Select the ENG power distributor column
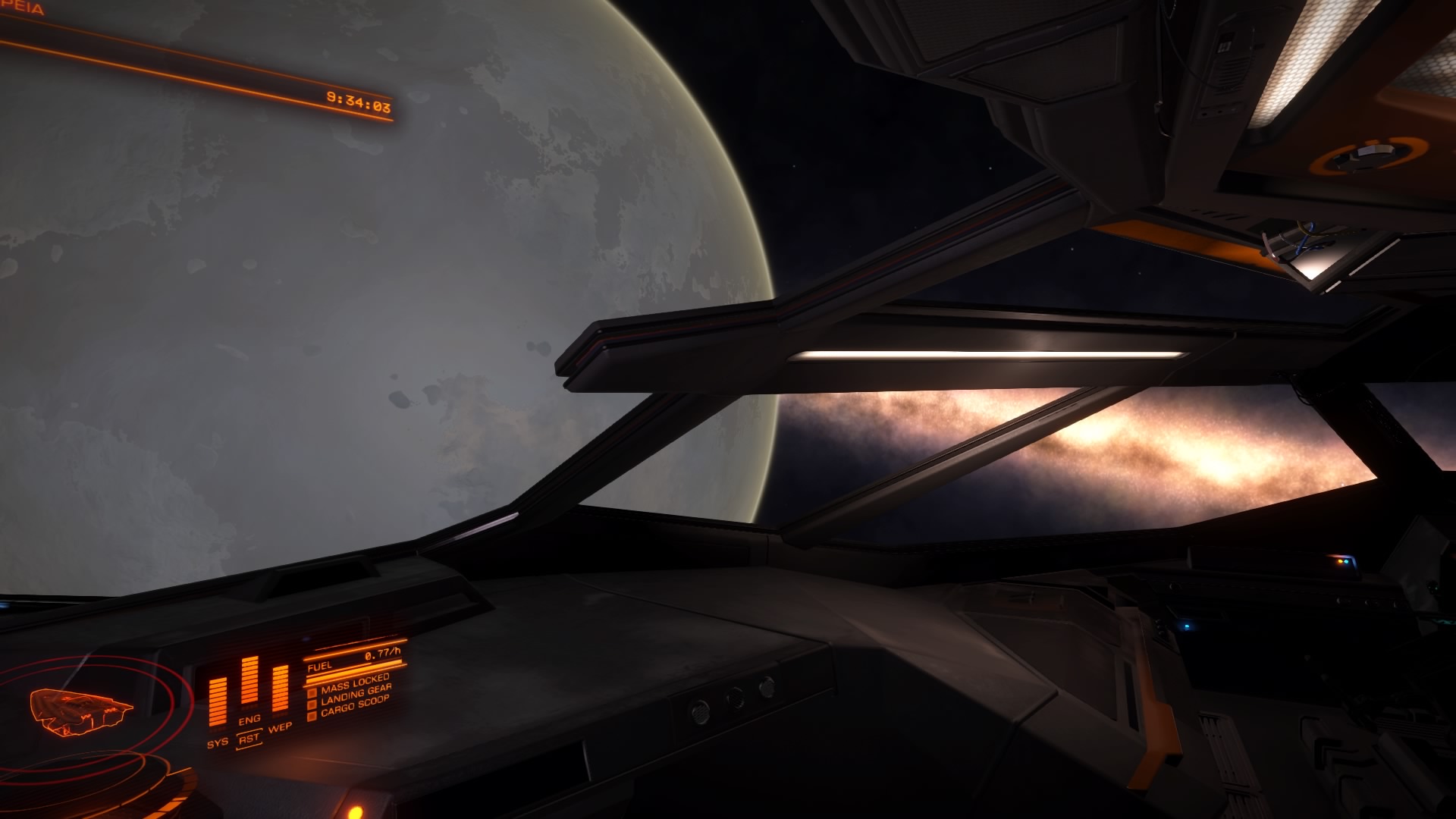Image resolution: width=1456 pixels, height=819 pixels. pos(249,682)
